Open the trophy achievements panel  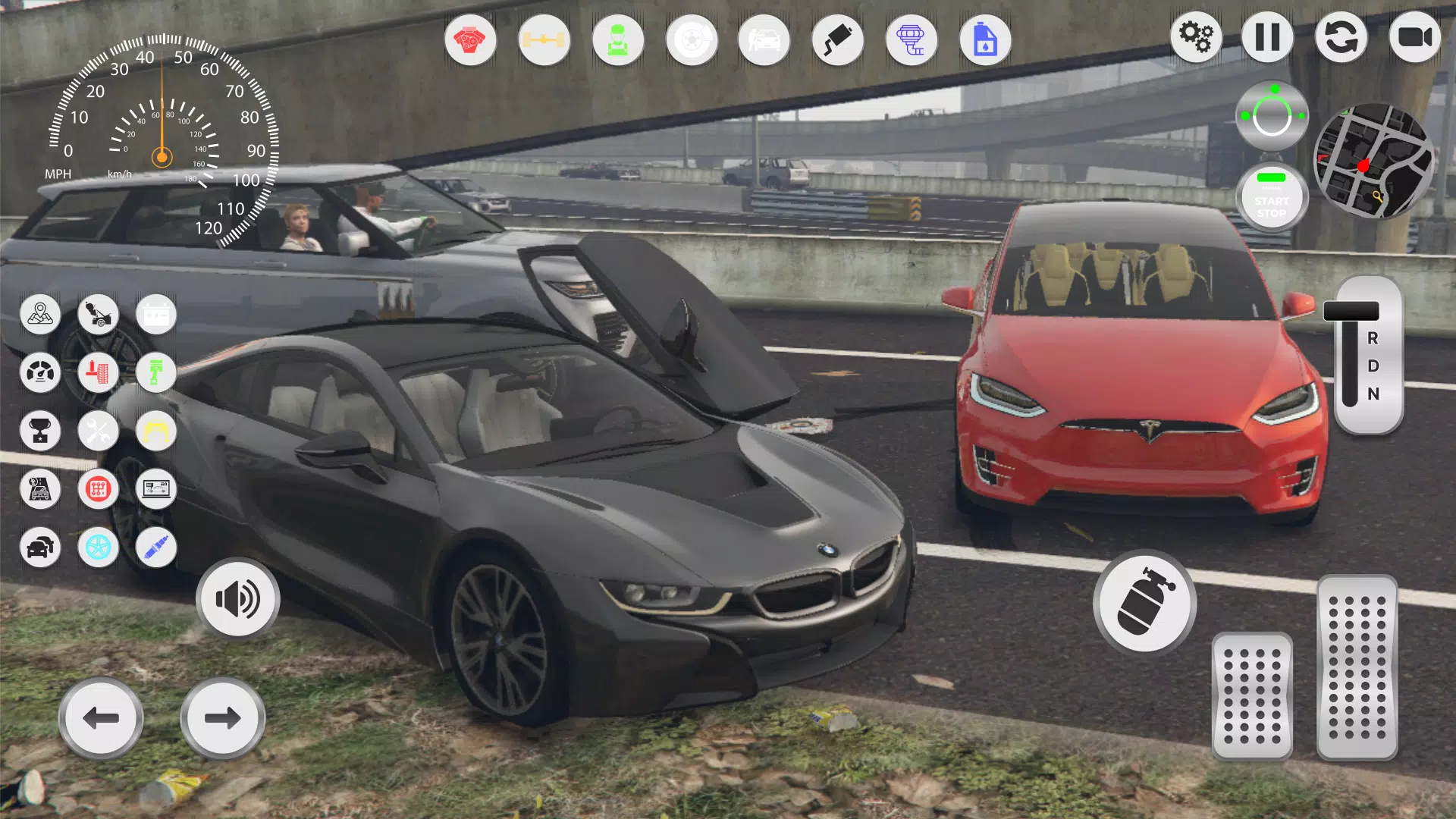40,431
